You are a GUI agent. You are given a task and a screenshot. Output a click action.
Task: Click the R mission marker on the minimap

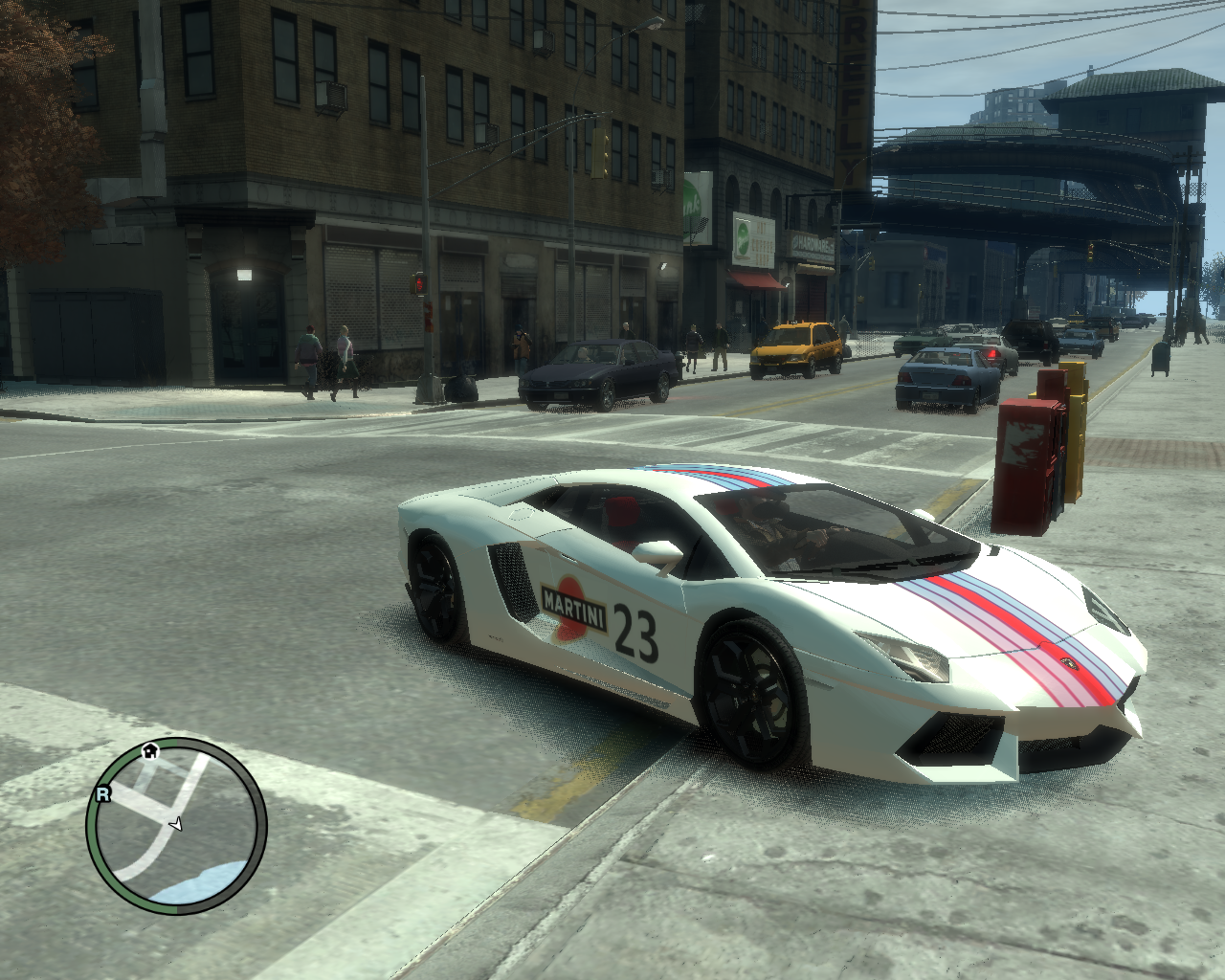pos(102,793)
